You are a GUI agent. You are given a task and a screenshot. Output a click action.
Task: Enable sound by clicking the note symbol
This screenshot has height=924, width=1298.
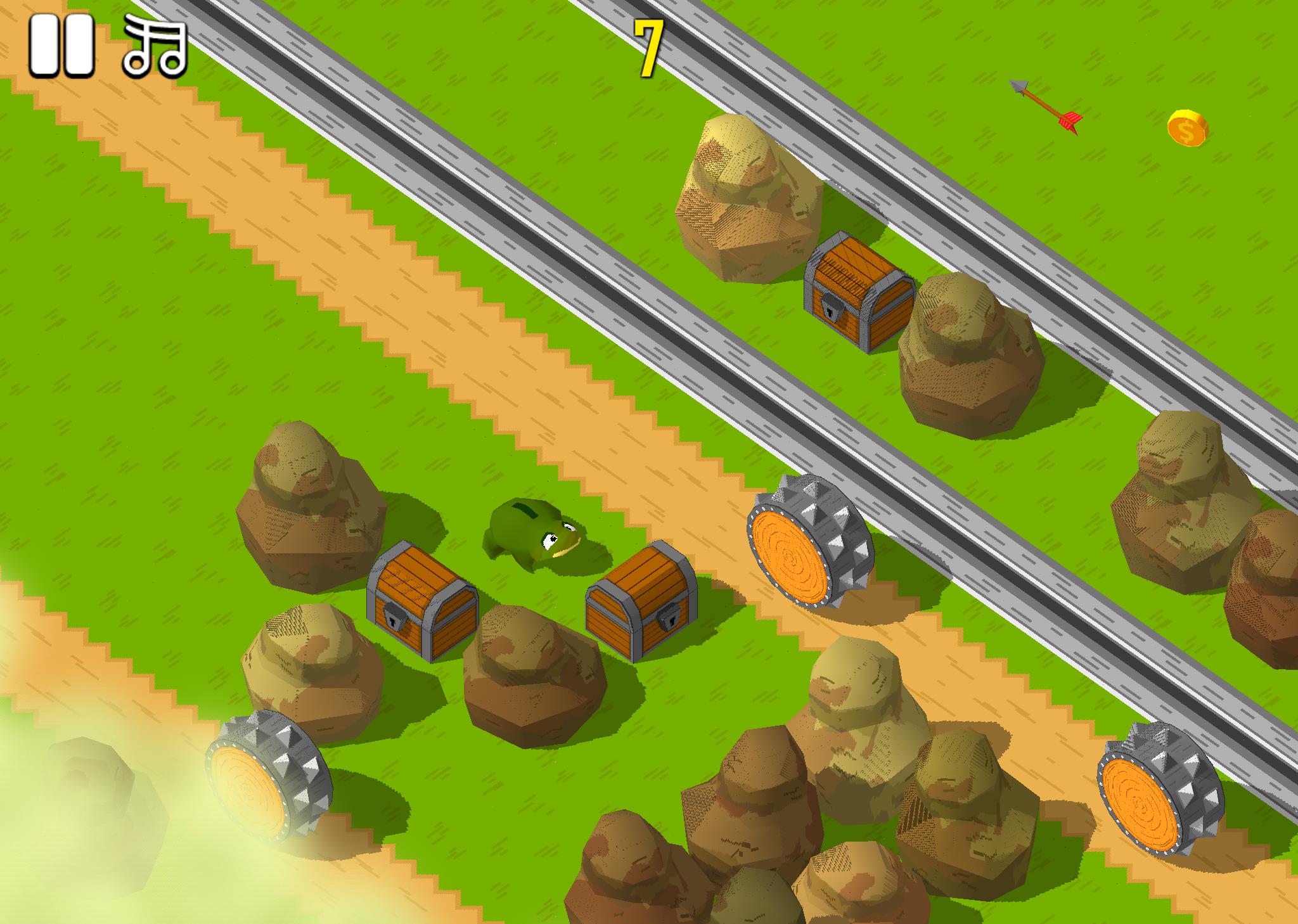point(154,46)
